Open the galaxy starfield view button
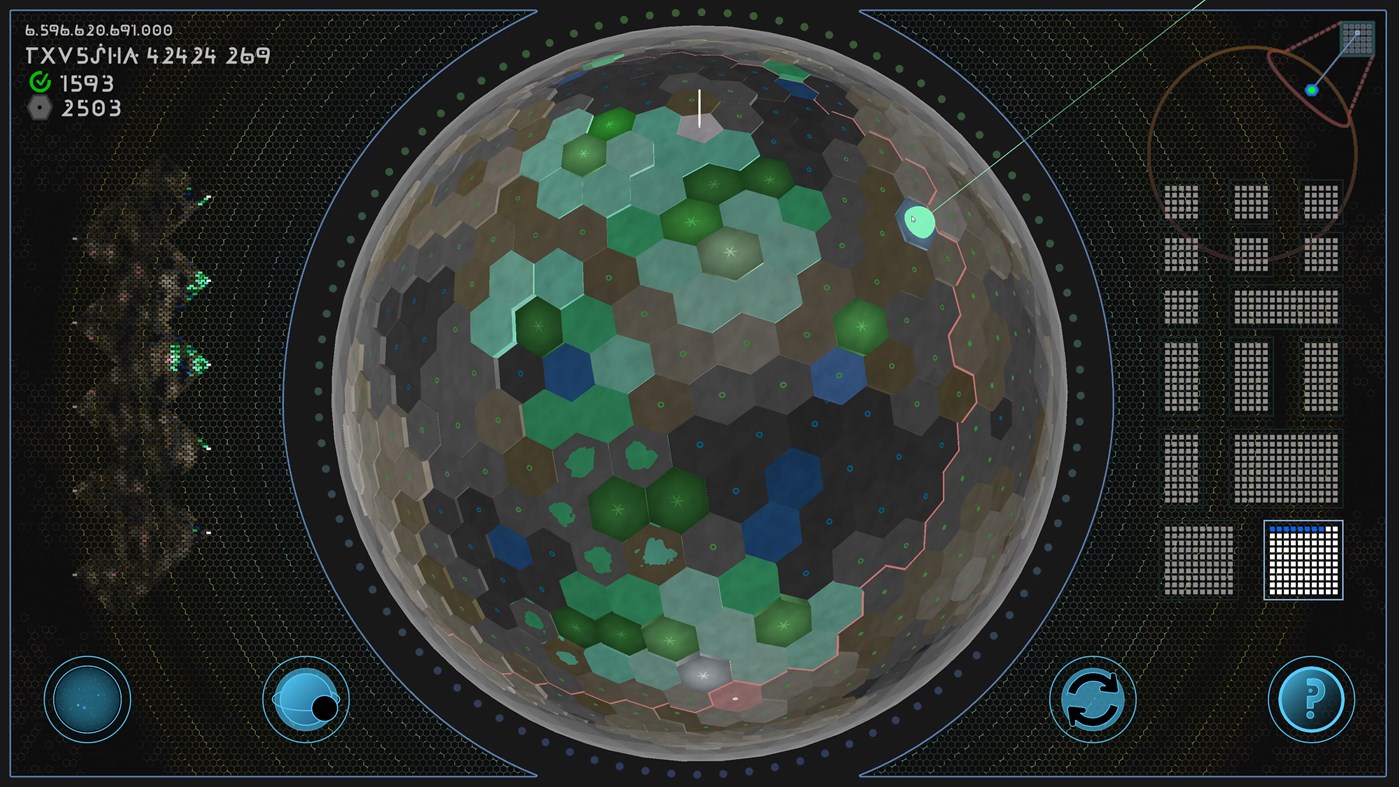Image resolution: width=1399 pixels, height=787 pixels. [88, 699]
